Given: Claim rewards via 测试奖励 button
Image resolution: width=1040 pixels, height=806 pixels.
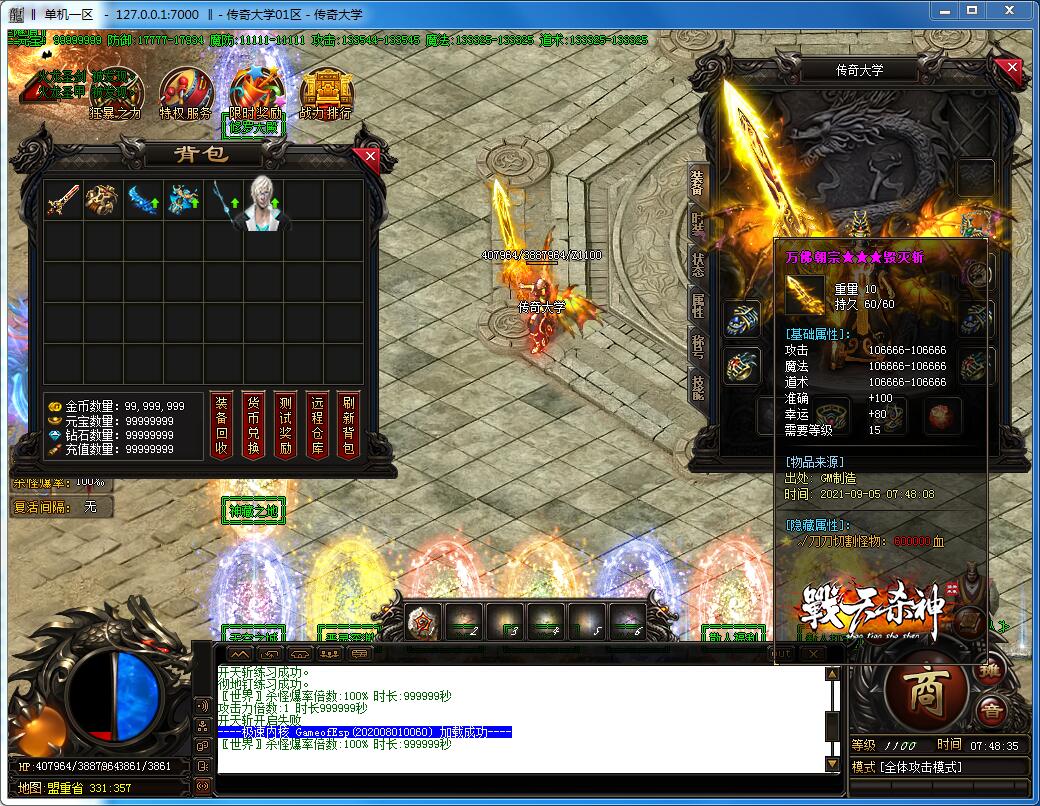Looking at the screenshot, I should [x=285, y=424].
